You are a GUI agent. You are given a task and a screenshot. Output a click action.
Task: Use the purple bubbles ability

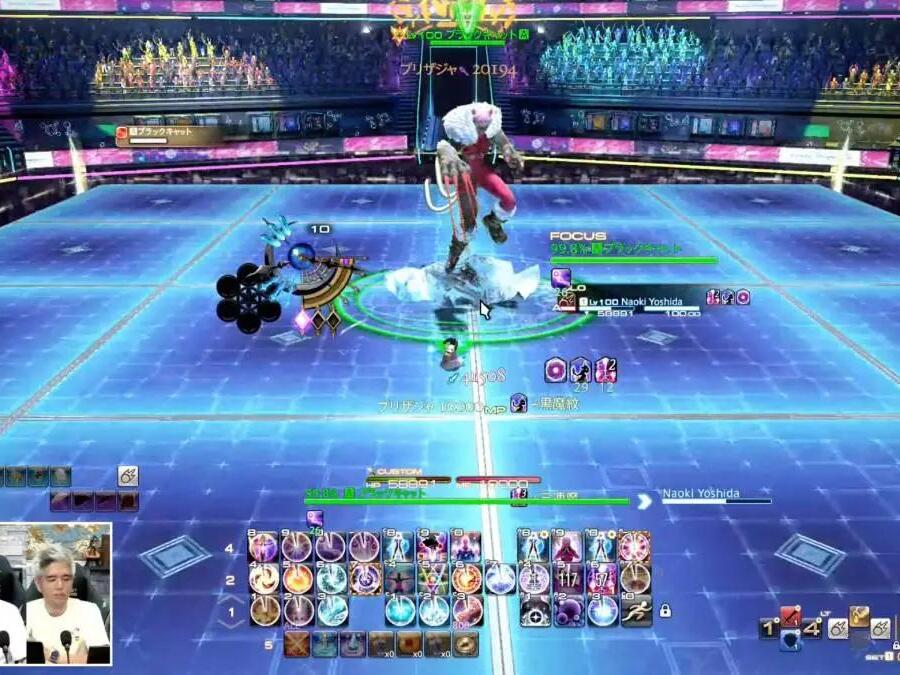[569, 610]
